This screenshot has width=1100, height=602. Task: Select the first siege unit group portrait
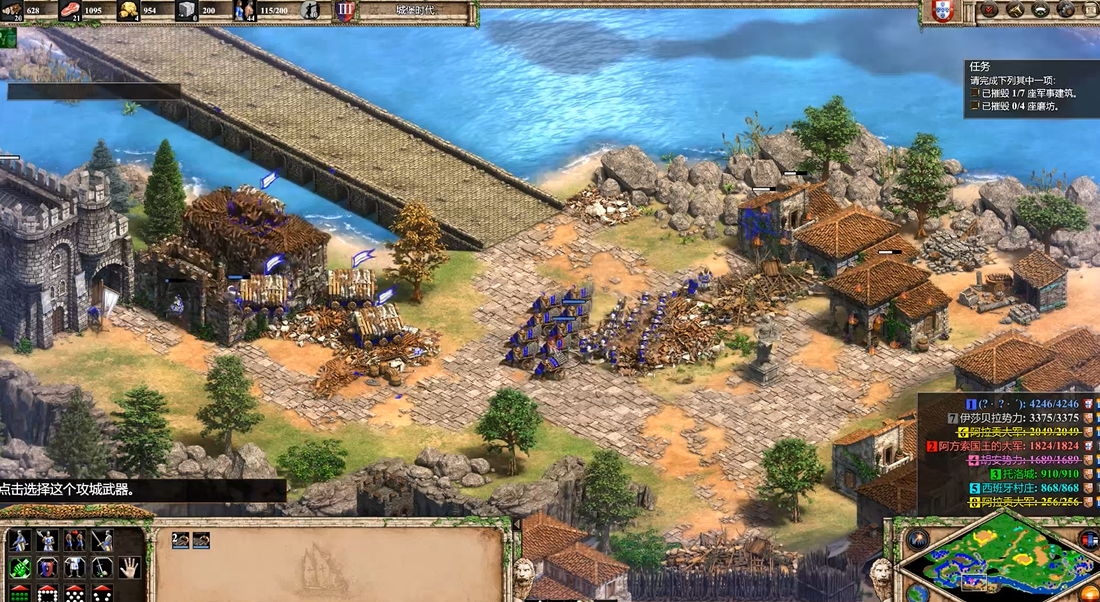(x=180, y=540)
